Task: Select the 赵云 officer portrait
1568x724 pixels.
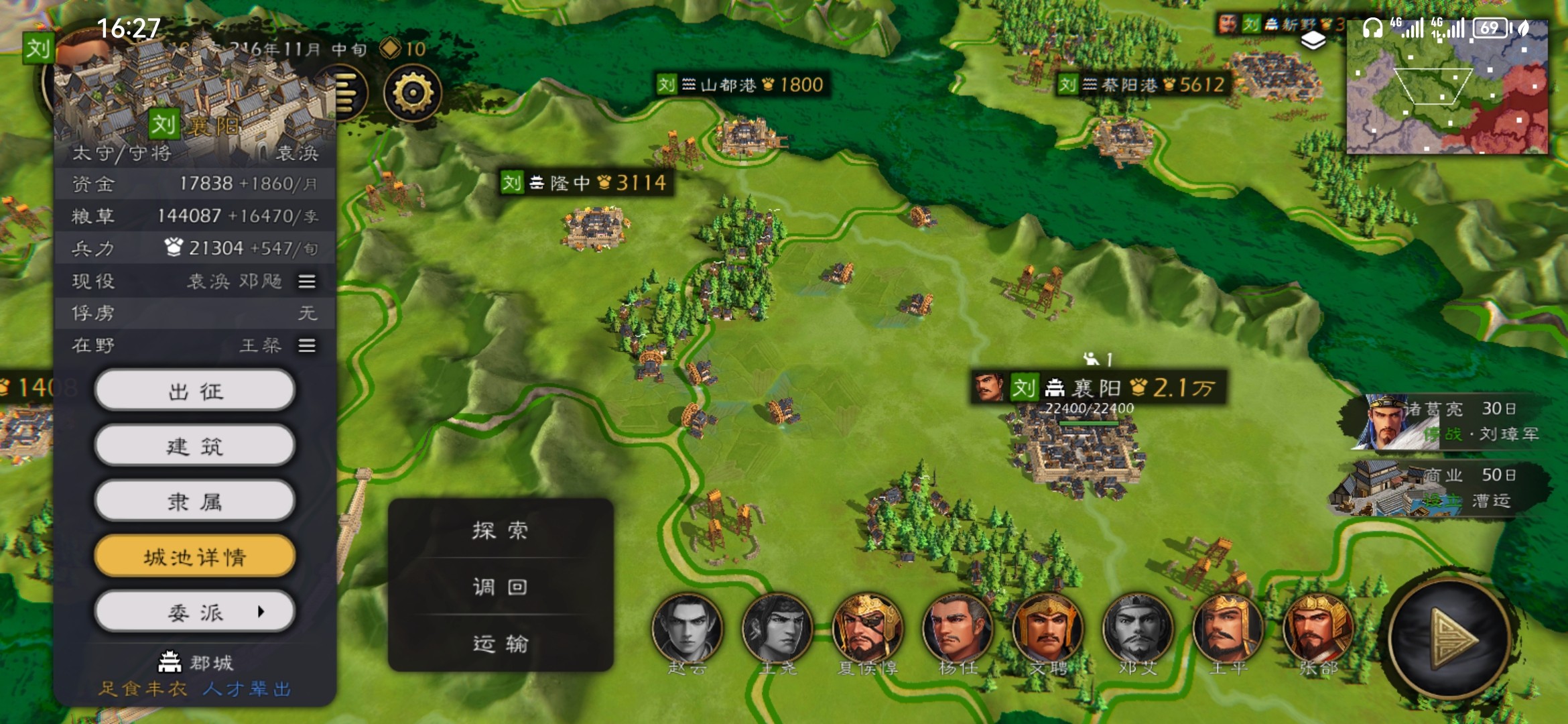Action: [x=687, y=630]
